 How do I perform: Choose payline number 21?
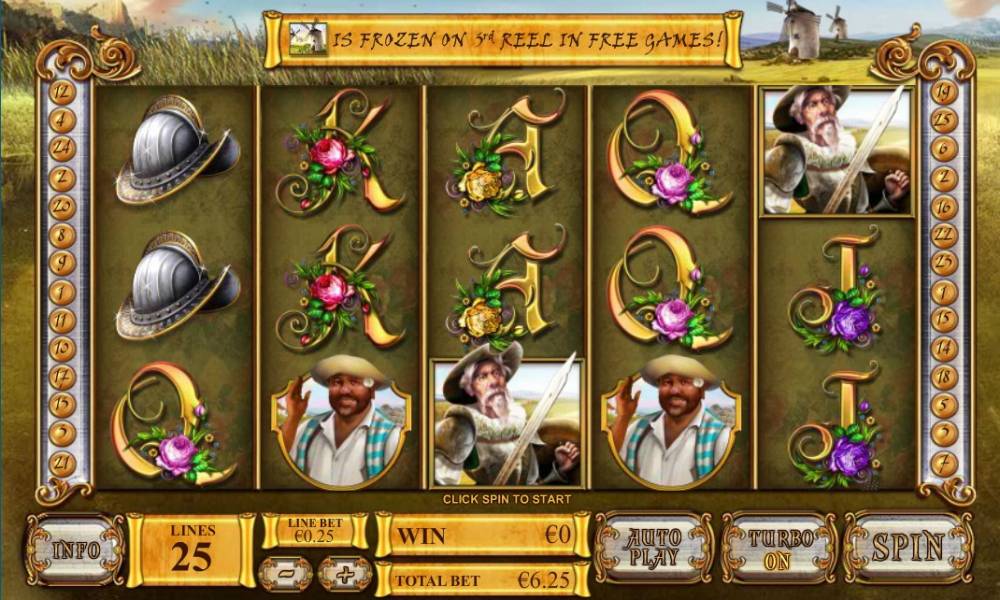pos(62,462)
